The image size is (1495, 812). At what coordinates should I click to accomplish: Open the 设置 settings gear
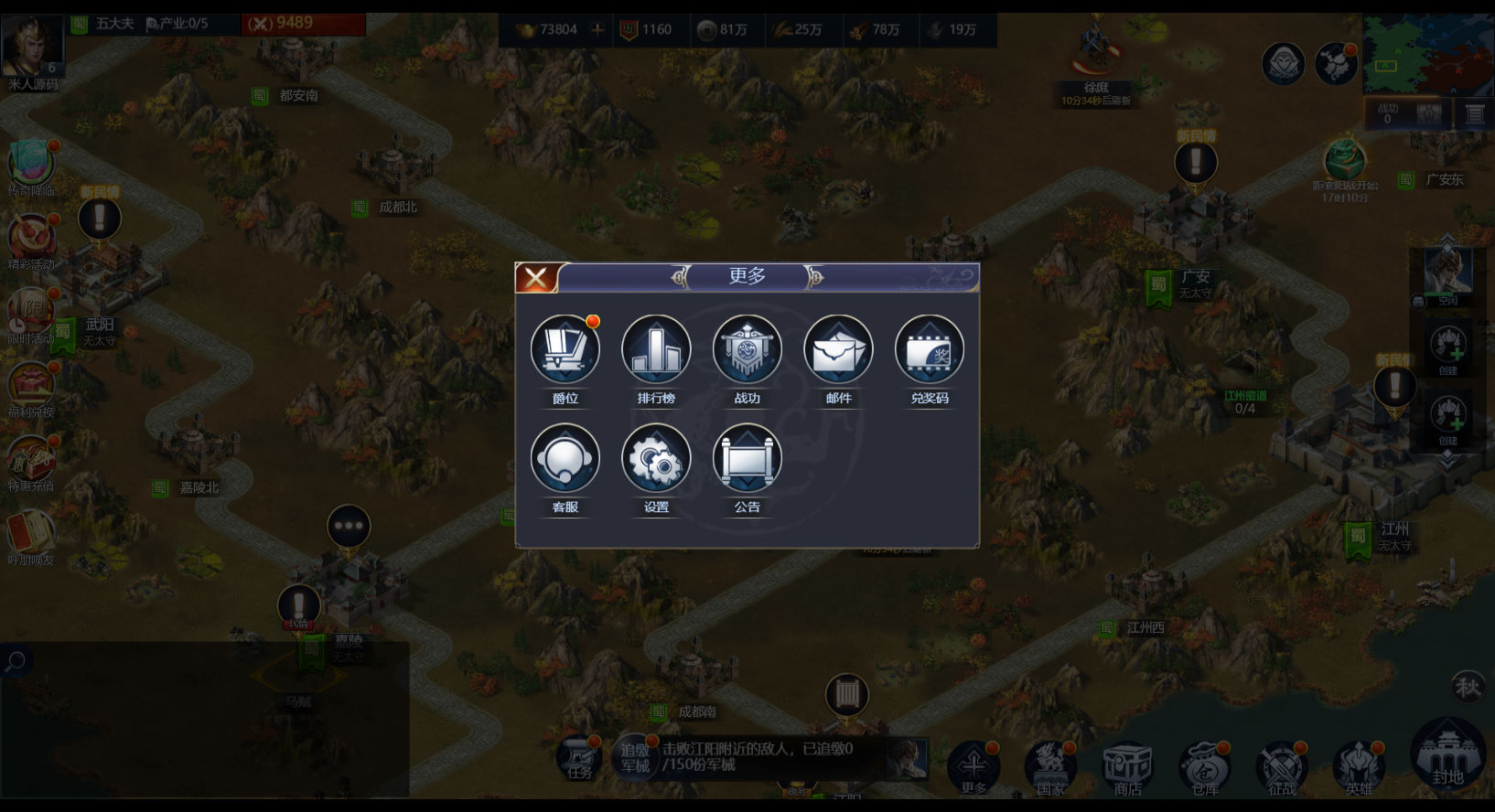click(x=655, y=458)
